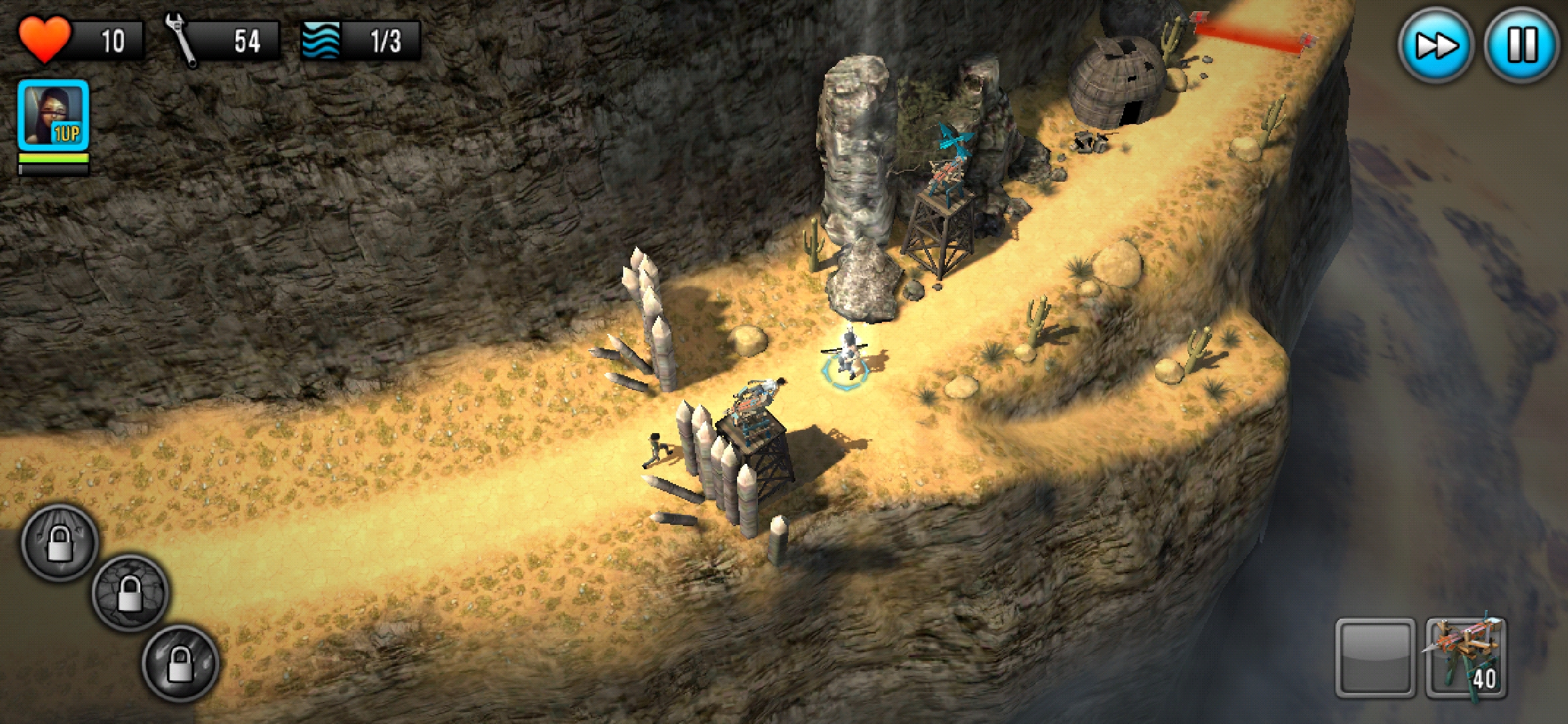Speed up the game with fast-forward
This screenshot has height=724, width=1568.
[1435, 46]
